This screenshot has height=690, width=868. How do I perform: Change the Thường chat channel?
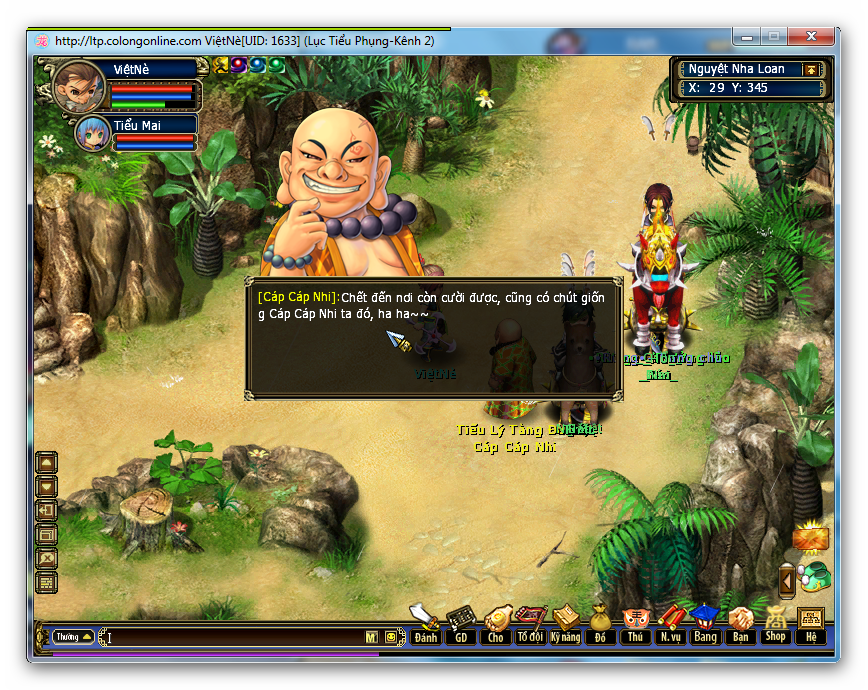point(74,636)
